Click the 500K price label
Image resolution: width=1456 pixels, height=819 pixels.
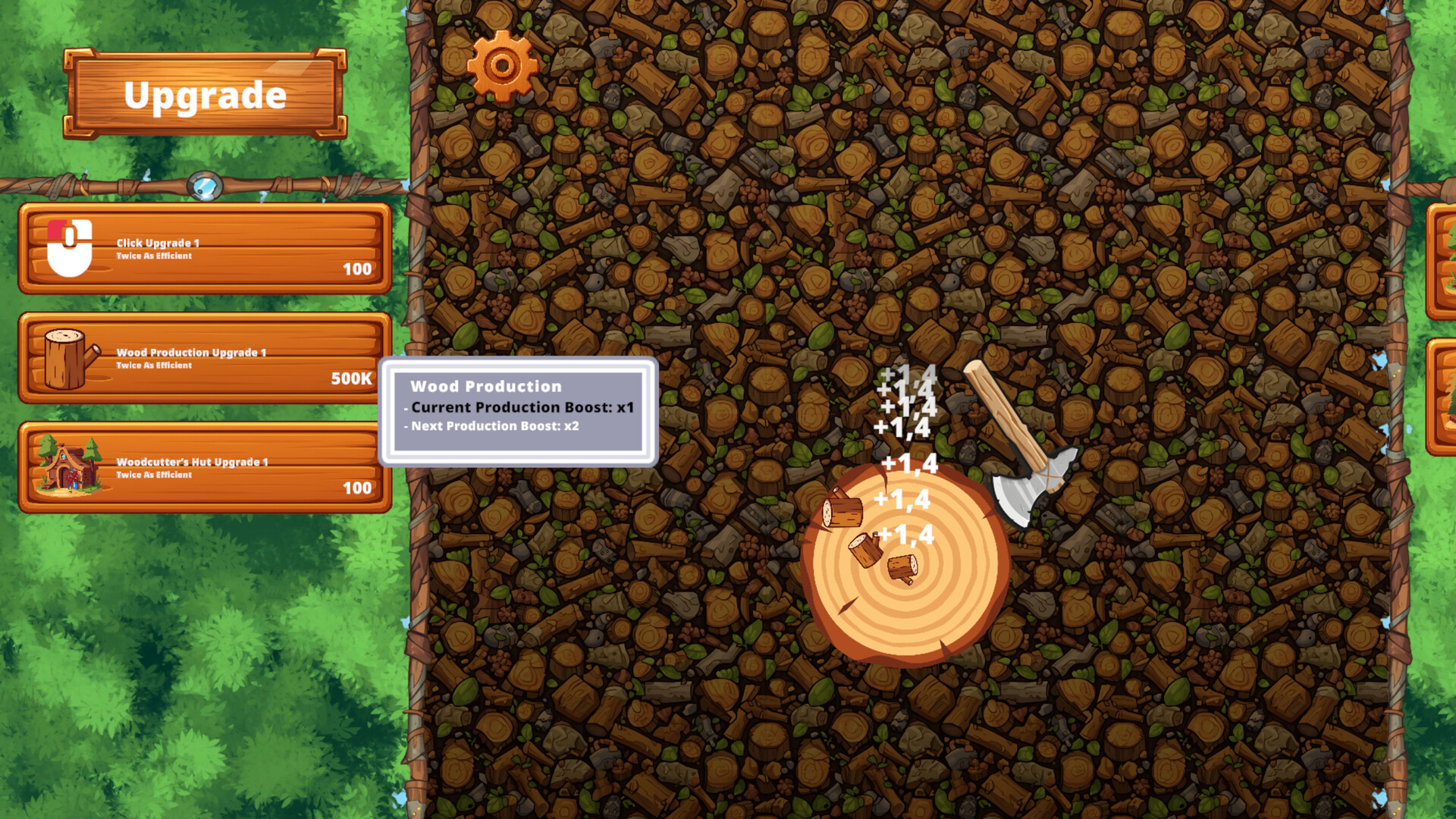(351, 379)
